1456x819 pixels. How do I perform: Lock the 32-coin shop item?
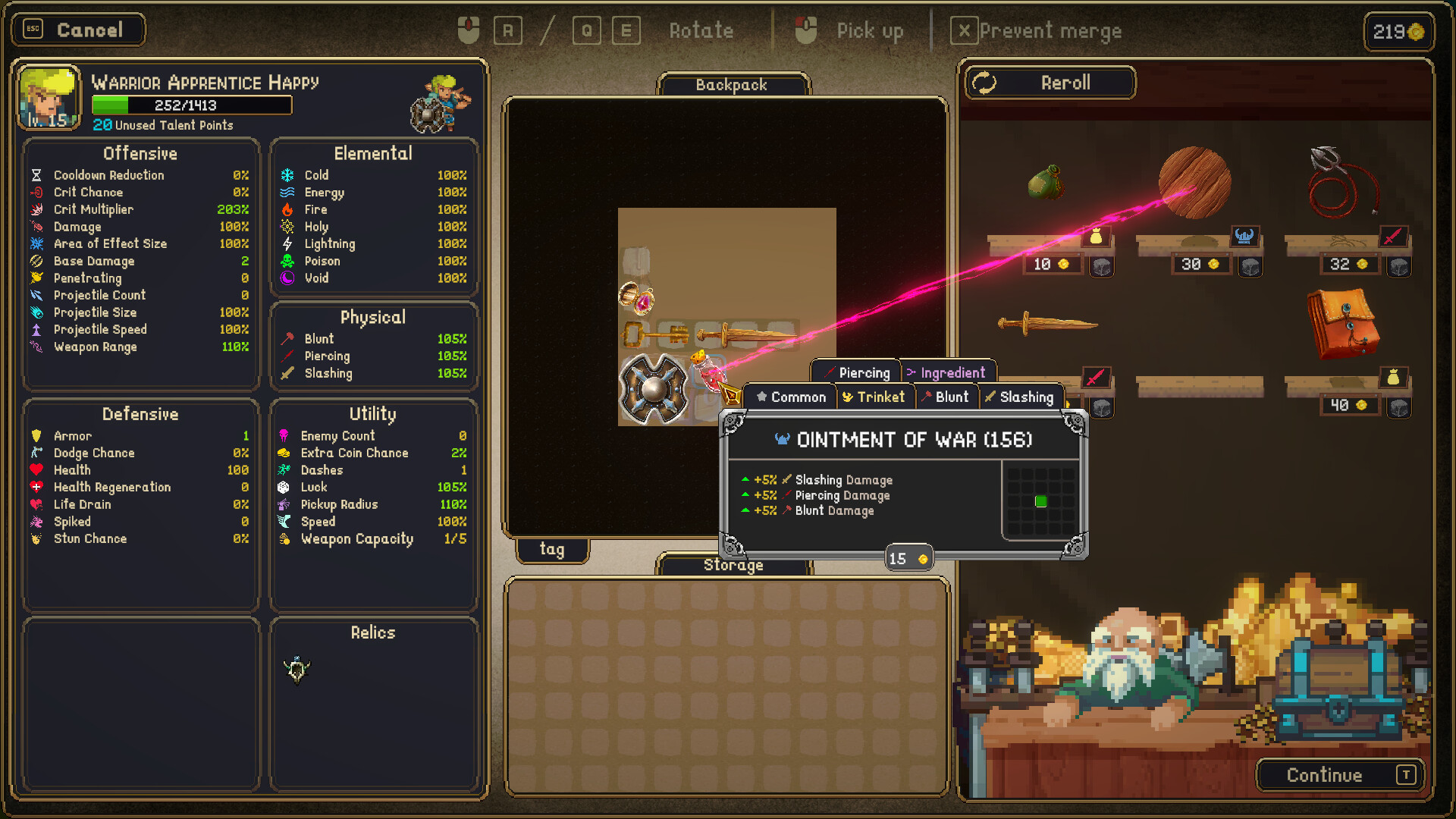click(x=1399, y=266)
